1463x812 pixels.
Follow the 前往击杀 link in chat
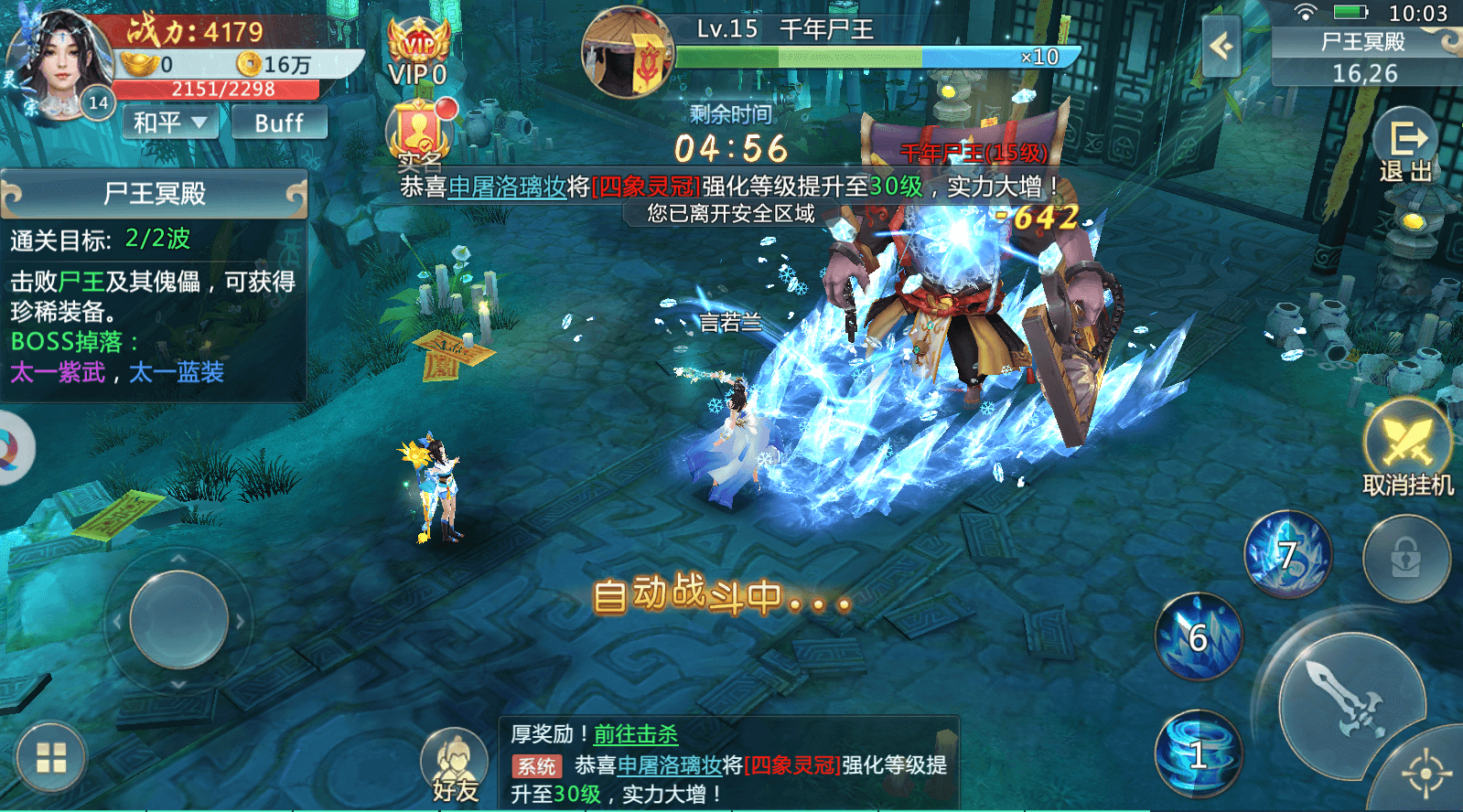636,734
